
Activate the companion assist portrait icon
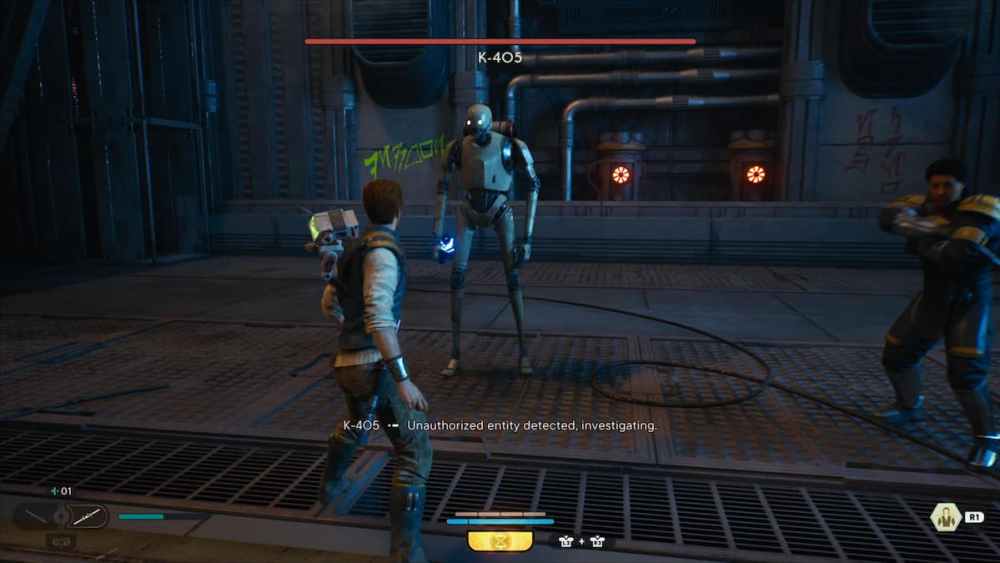click(944, 517)
